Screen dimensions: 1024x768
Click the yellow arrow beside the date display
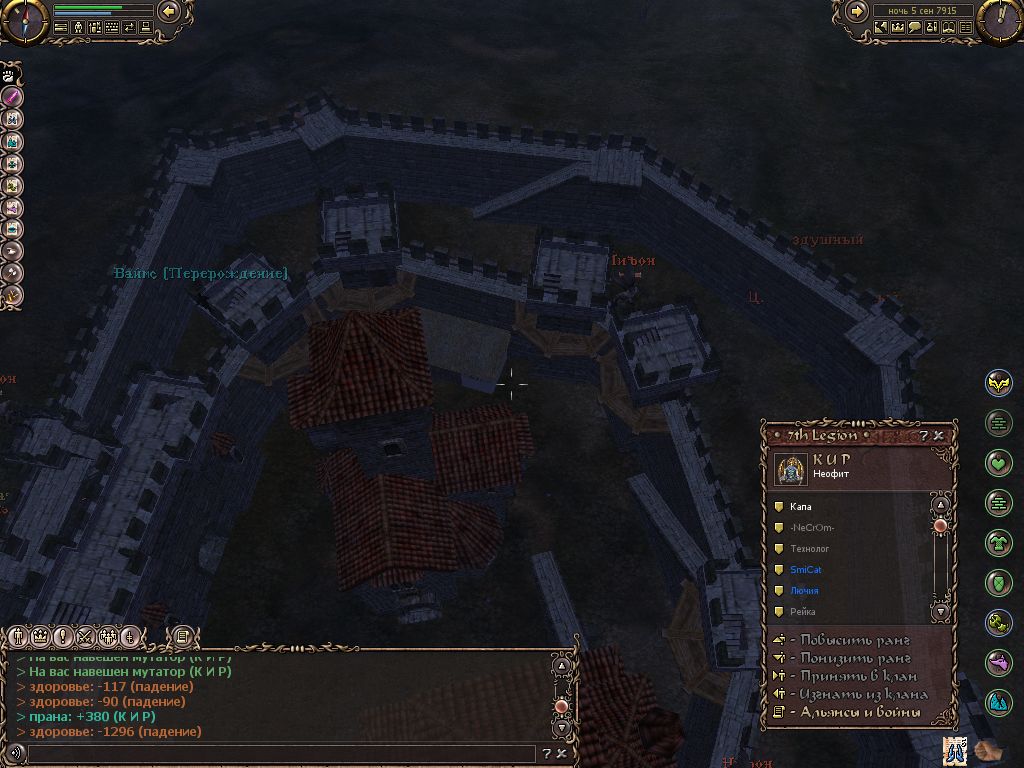point(857,11)
